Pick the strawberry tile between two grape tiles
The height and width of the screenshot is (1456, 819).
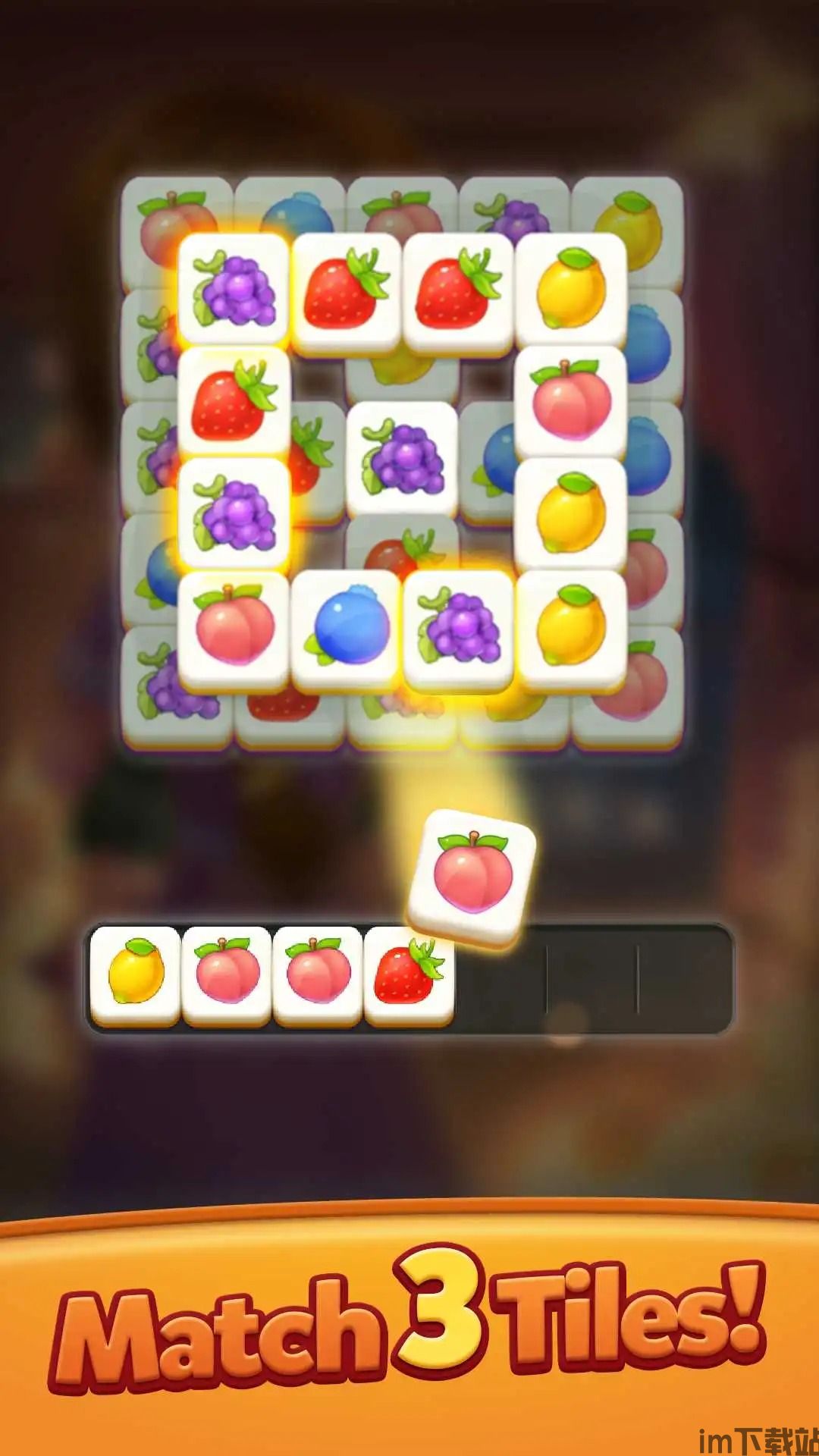point(234,402)
